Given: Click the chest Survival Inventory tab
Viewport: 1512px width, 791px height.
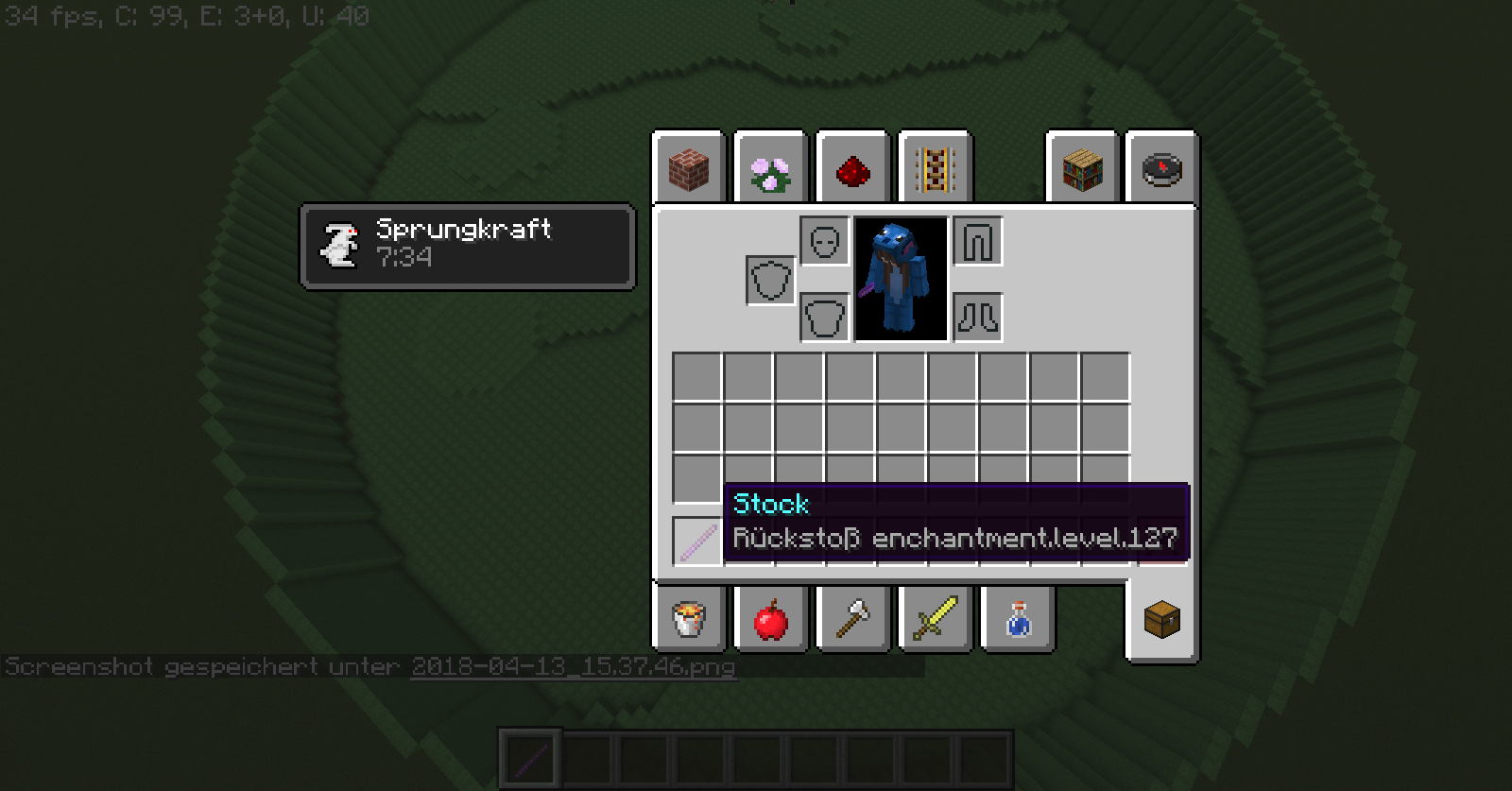Looking at the screenshot, I should tap(1162, 620).
